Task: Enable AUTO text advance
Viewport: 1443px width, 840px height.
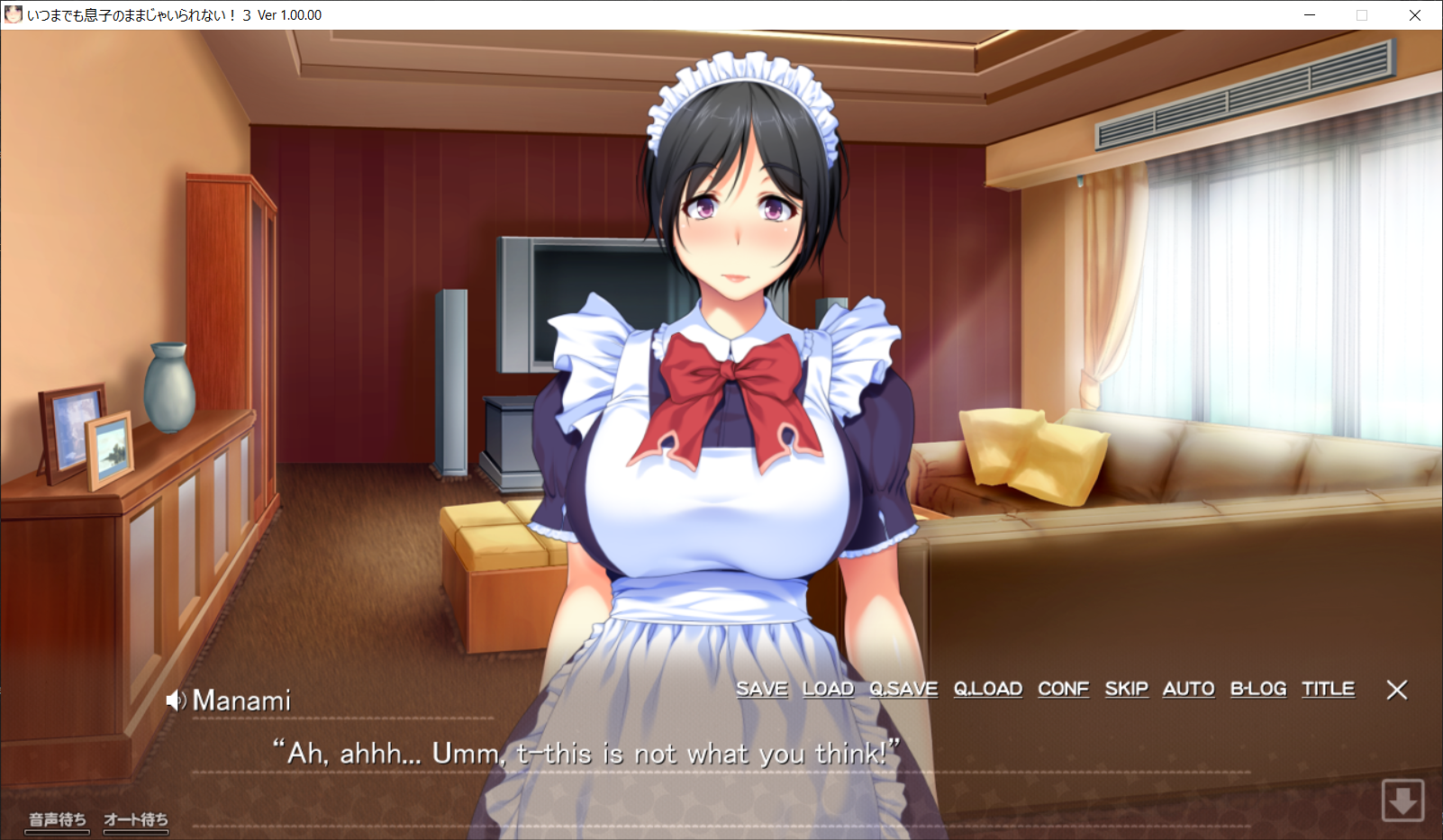Action: pos(1188,689)
